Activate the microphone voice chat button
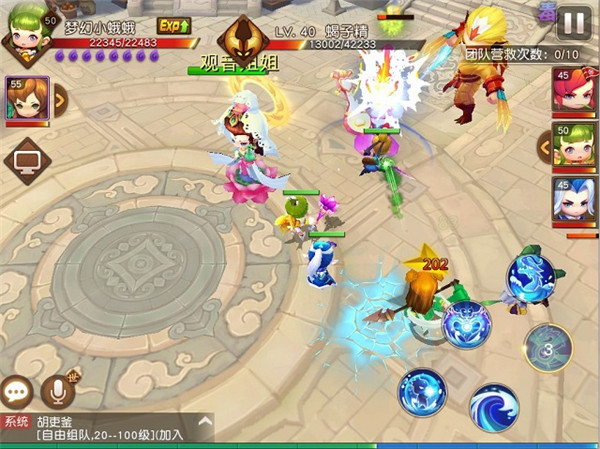600x449 pixels. point(57,391)
